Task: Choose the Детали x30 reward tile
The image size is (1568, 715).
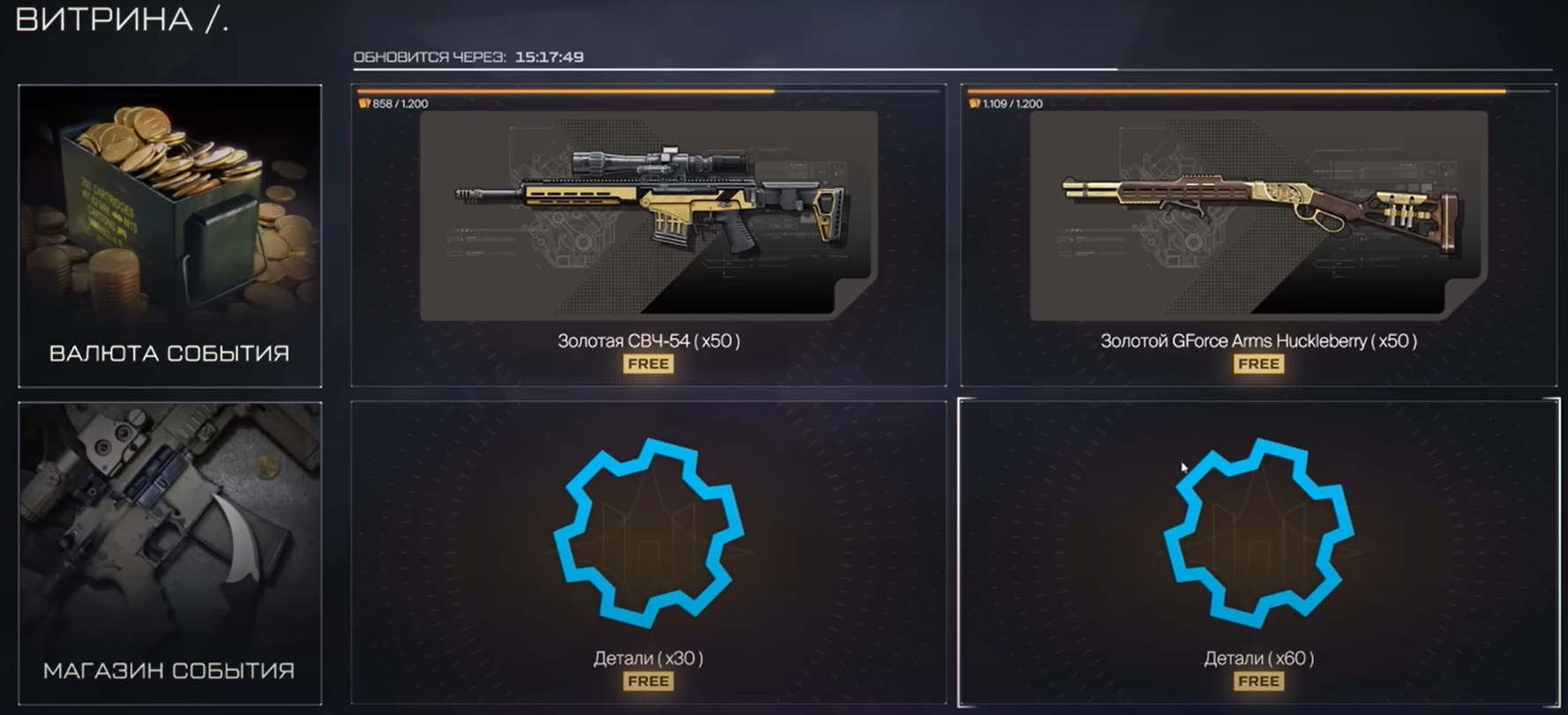Action: point(648,533)
